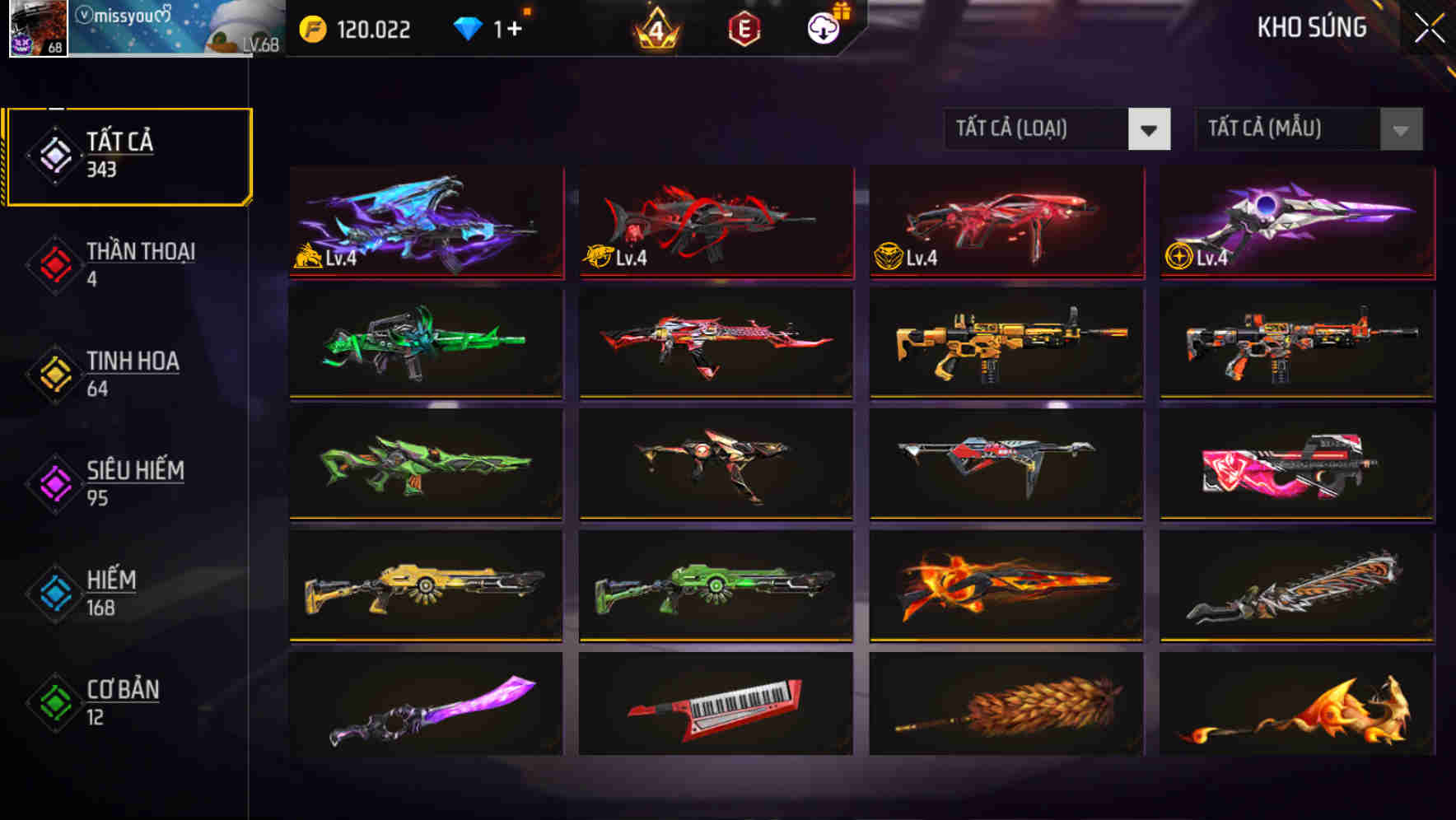Screen dimensions: 1456x820
Task: Expand the weapon type filter arrow
Action: (x=1150, y=129)
